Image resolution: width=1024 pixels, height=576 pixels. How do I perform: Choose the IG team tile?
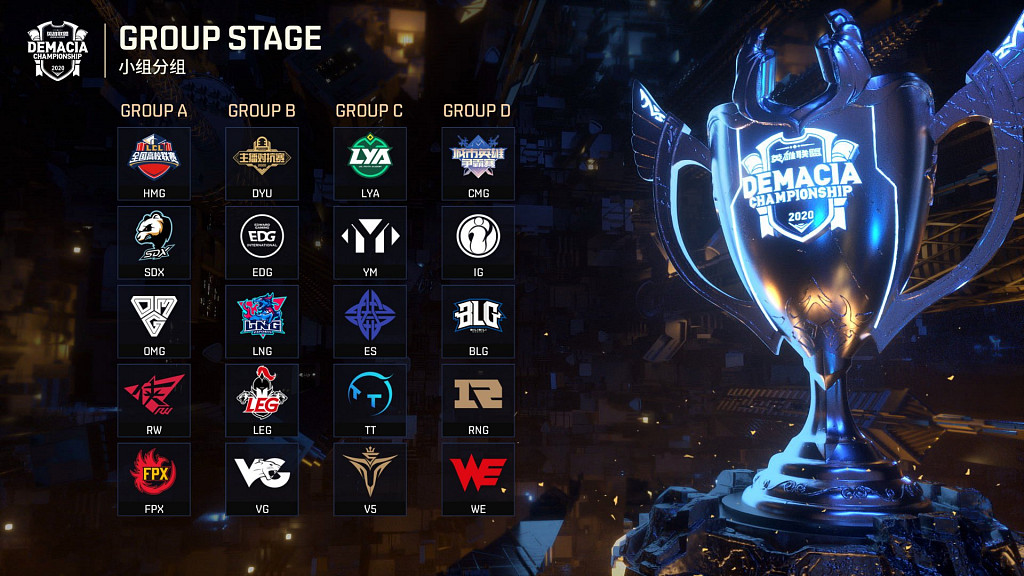478,243
